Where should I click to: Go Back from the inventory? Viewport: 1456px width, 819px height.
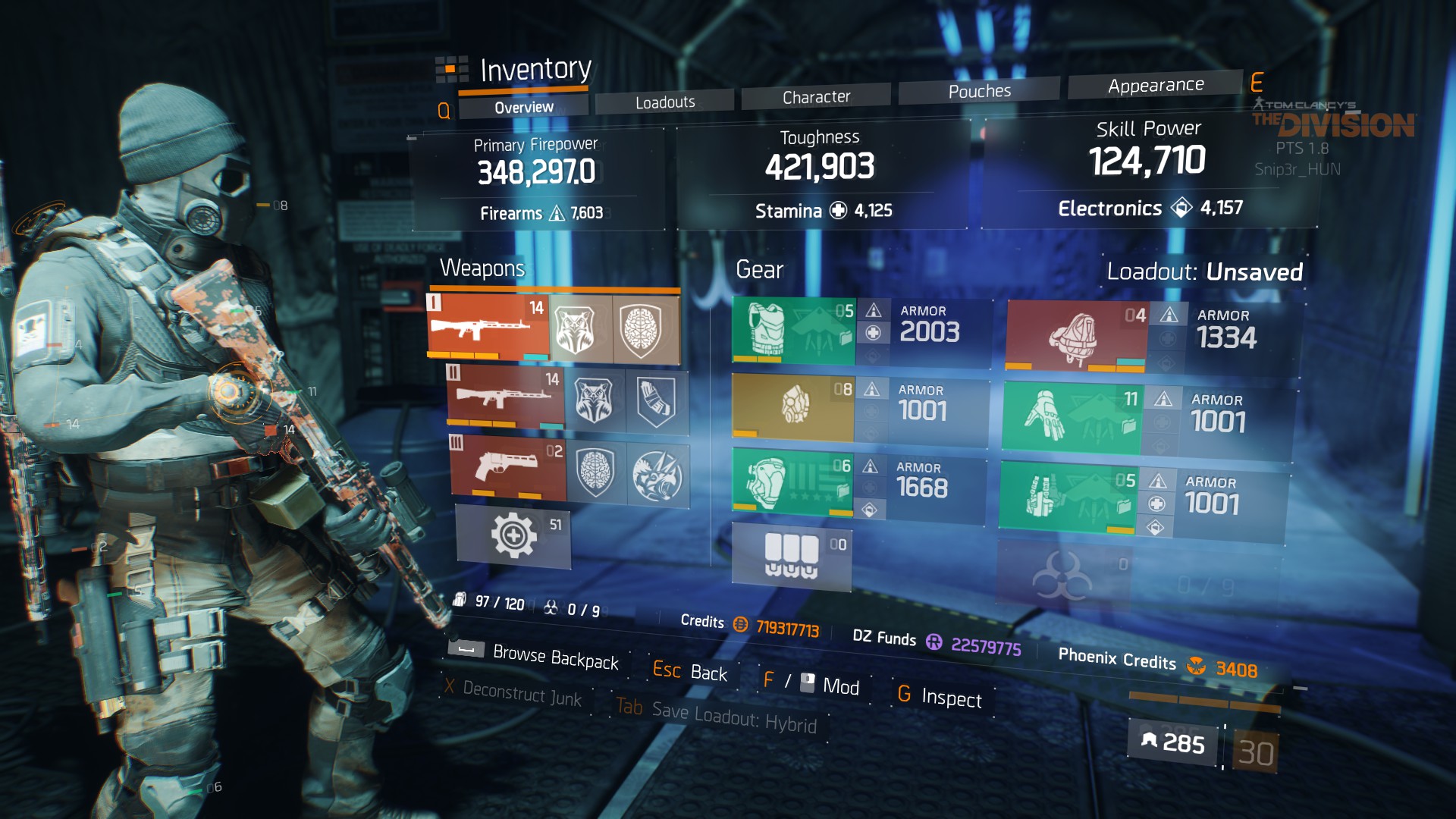point(708,673)
